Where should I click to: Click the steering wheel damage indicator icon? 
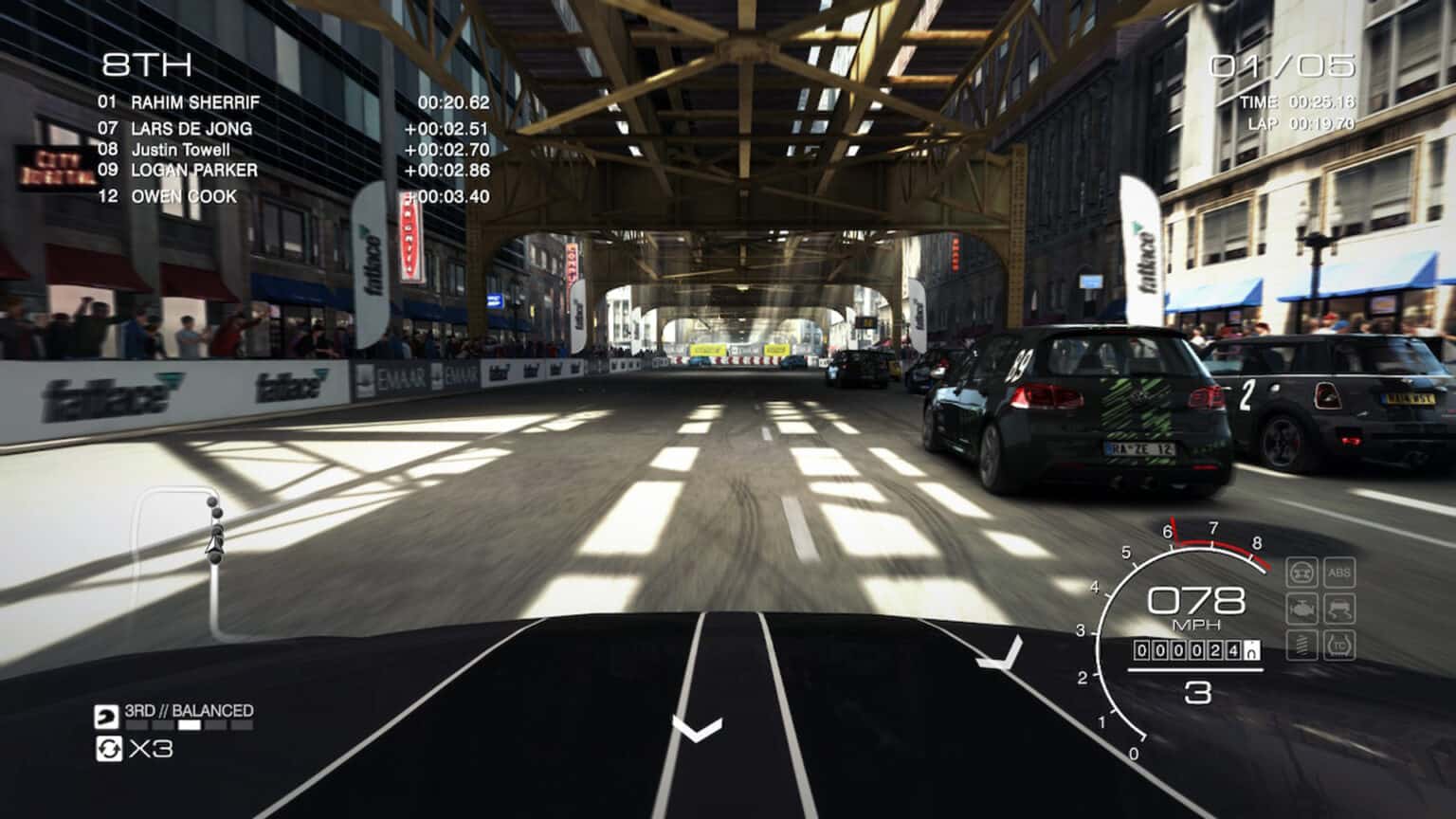[x=1301, y=573]
